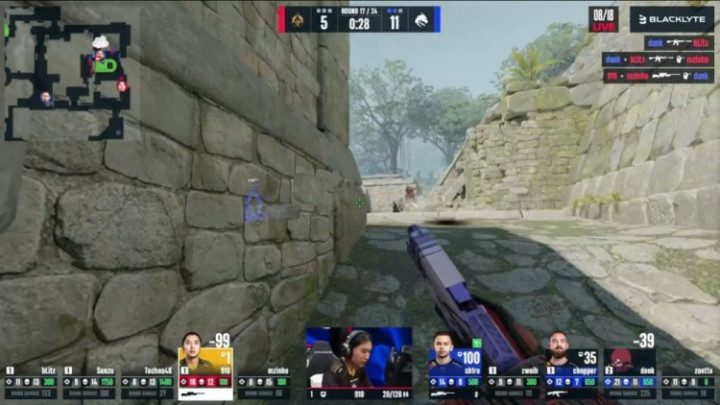Click the Team Spirit logo on scoreboard
Viewport: 720px width, 405px height.
click(x=423, y=19)
